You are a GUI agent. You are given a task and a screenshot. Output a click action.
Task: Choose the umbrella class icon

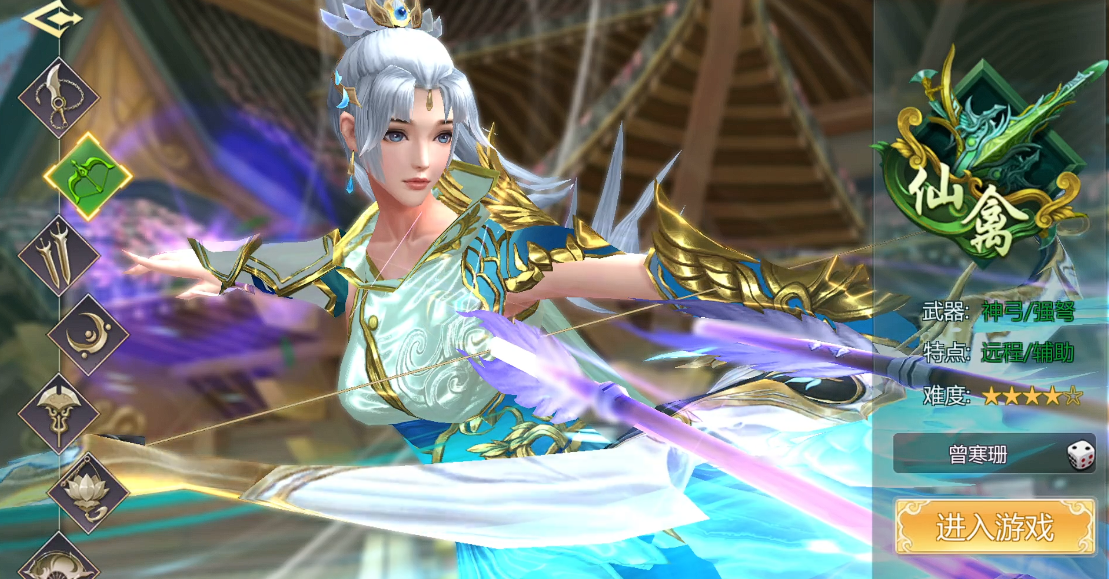pos(58,412)
